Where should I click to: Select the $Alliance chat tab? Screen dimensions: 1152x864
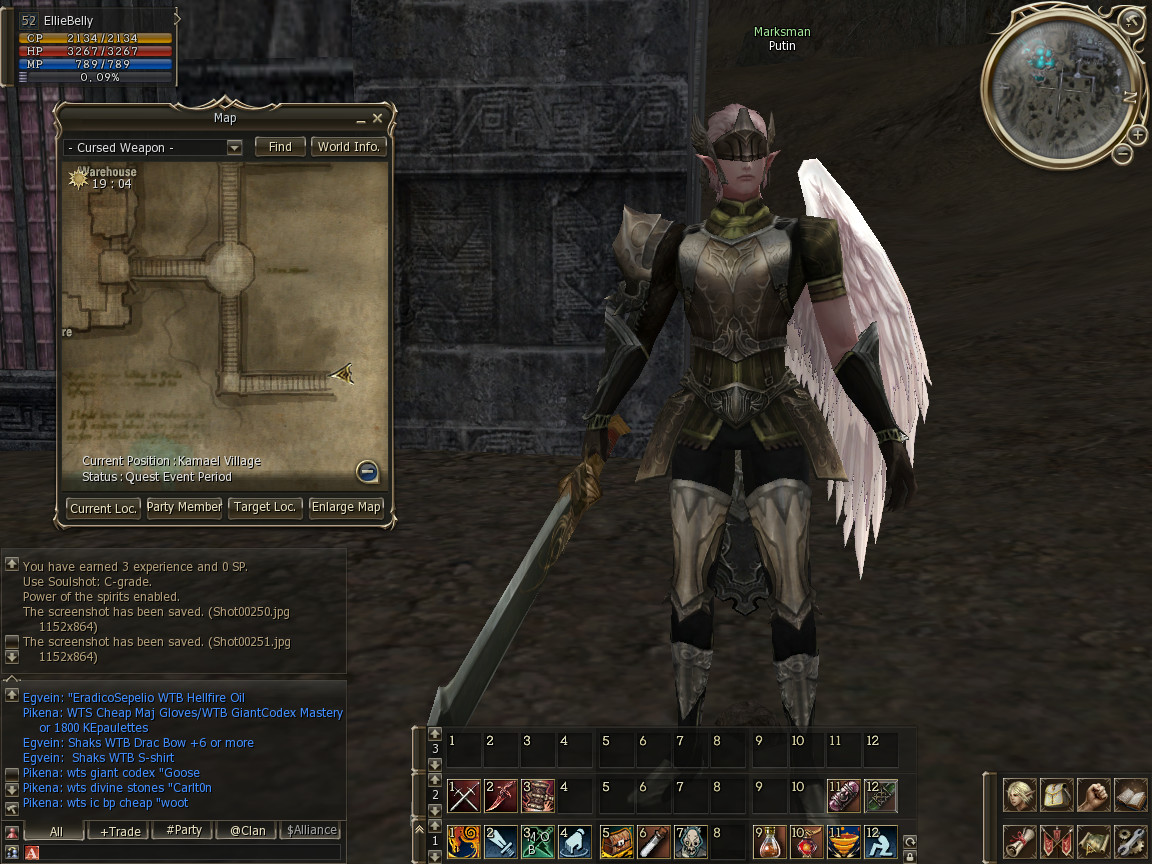(x=311, y=831)
